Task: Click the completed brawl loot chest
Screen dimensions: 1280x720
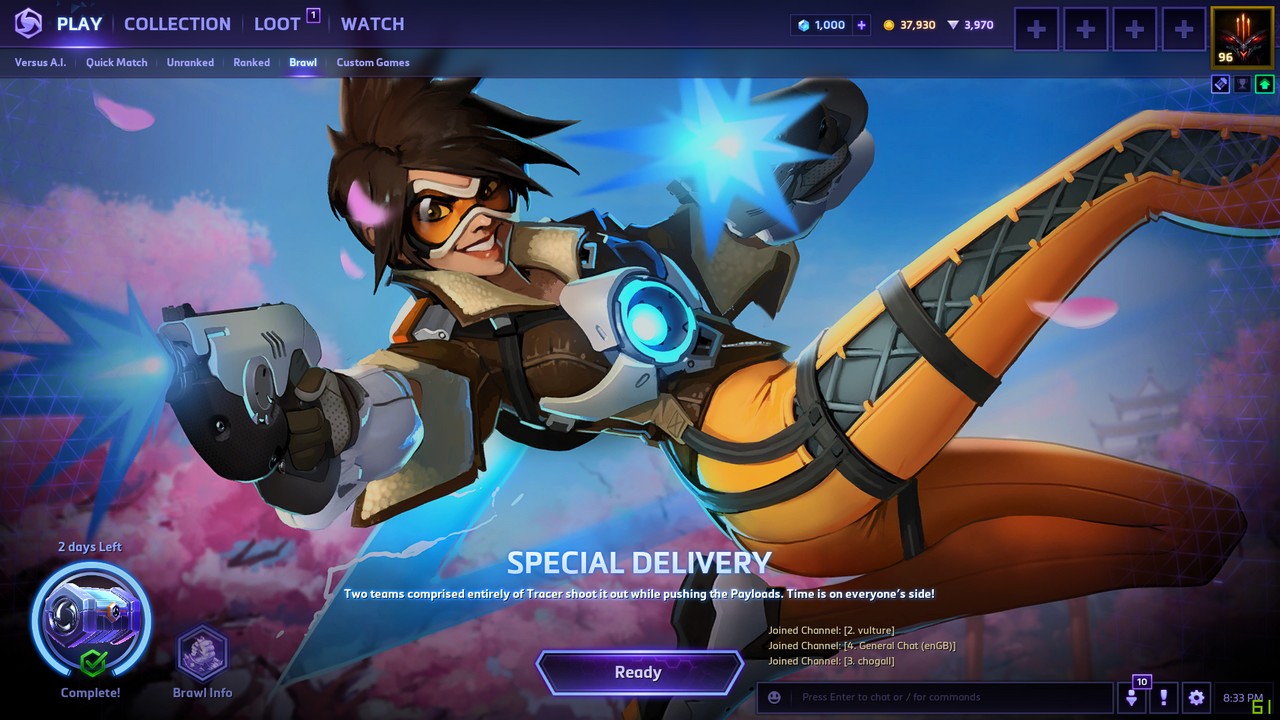Action: click(x=91, y=619)
